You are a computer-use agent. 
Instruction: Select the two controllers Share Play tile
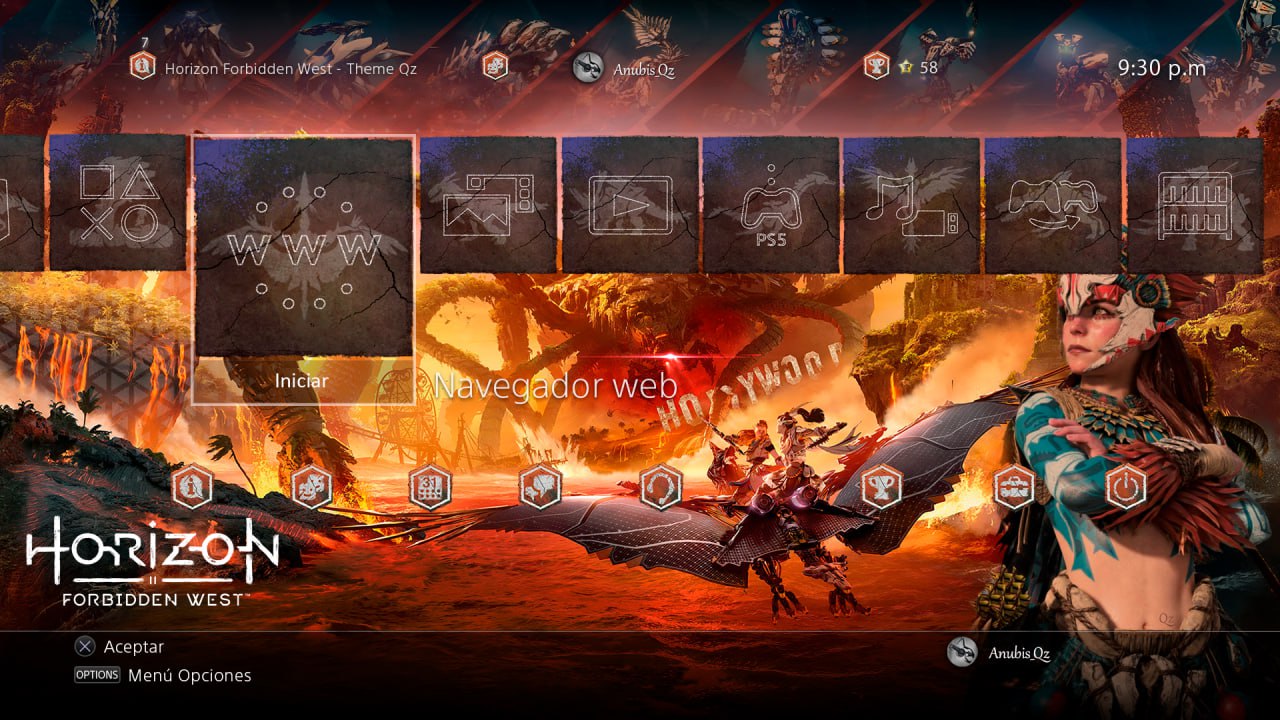(1053, 205)
